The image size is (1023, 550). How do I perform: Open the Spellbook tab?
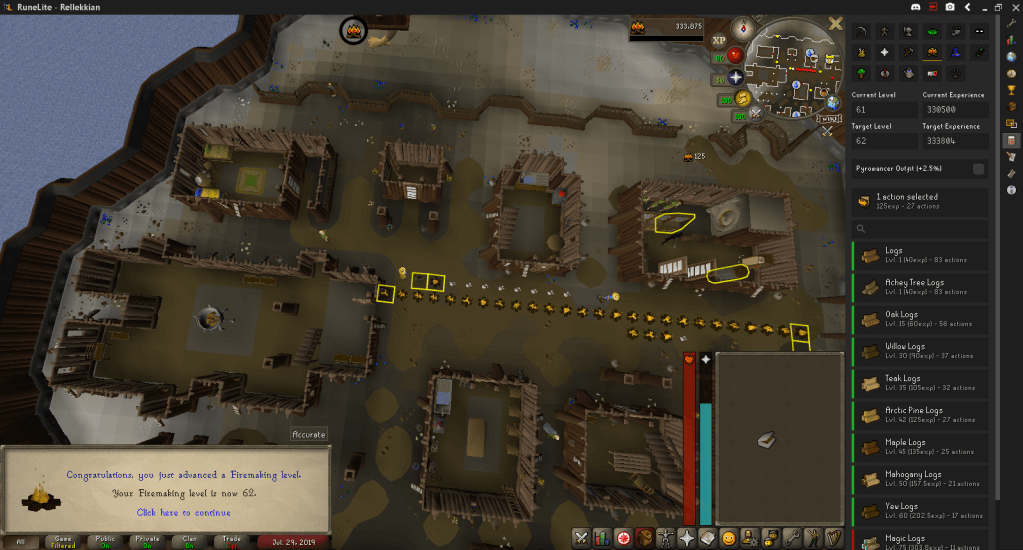click(x=707, y=537)
